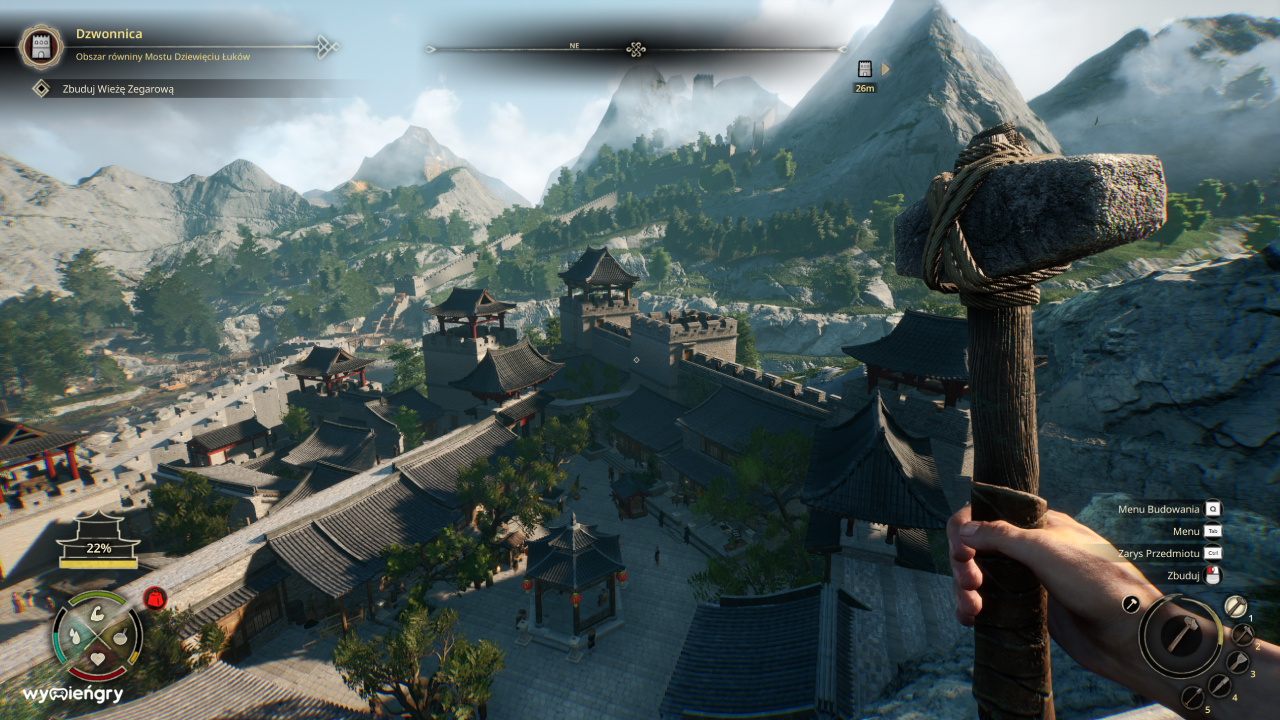Image resolution: width=1280 pixels, height=720 pixels.
Task: Click the Menu Budowania label
Action: pyautogui.click(x=1160, y=509)
